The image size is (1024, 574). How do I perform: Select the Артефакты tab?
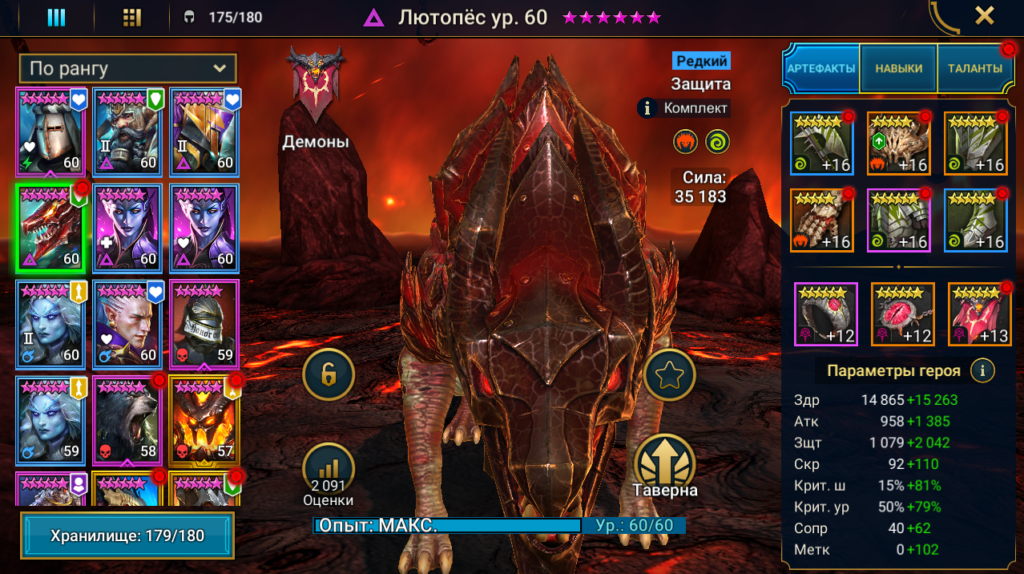821,68
